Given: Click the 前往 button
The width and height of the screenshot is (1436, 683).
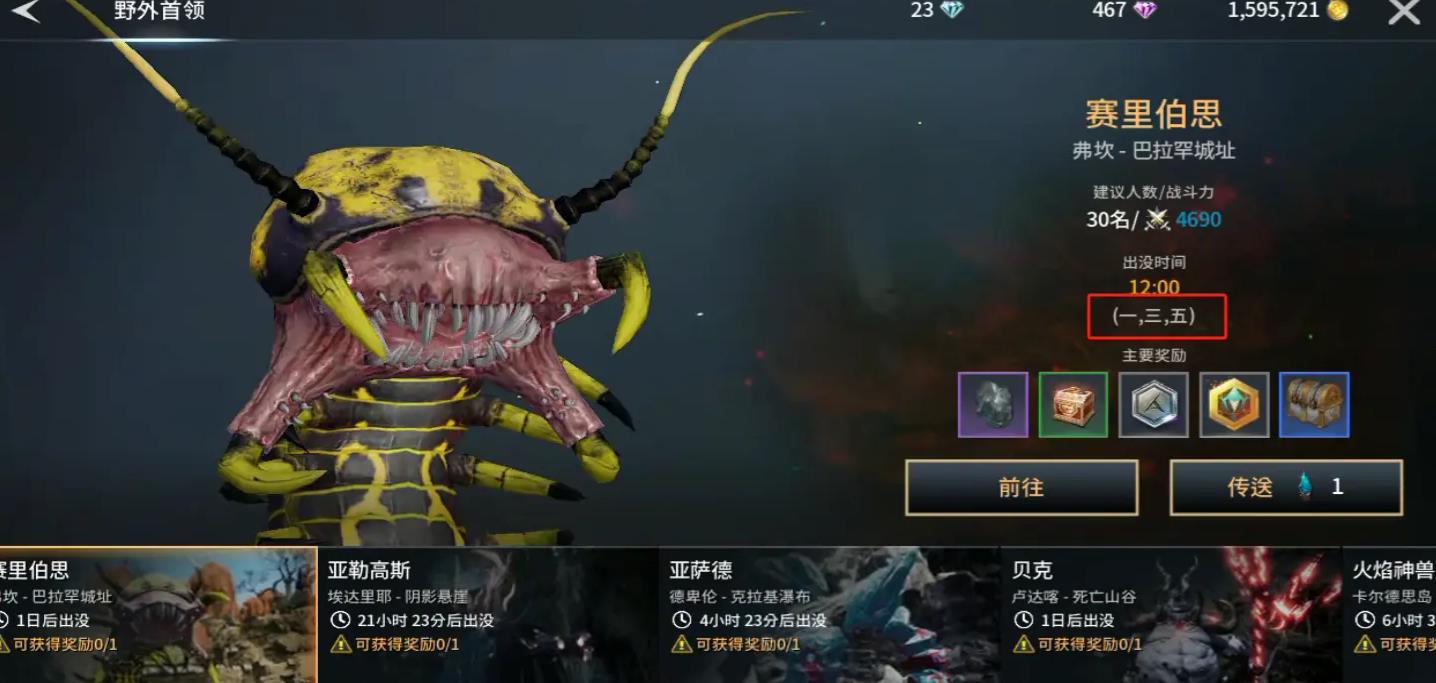Looking at the screenshot, I should point(1021,487).
